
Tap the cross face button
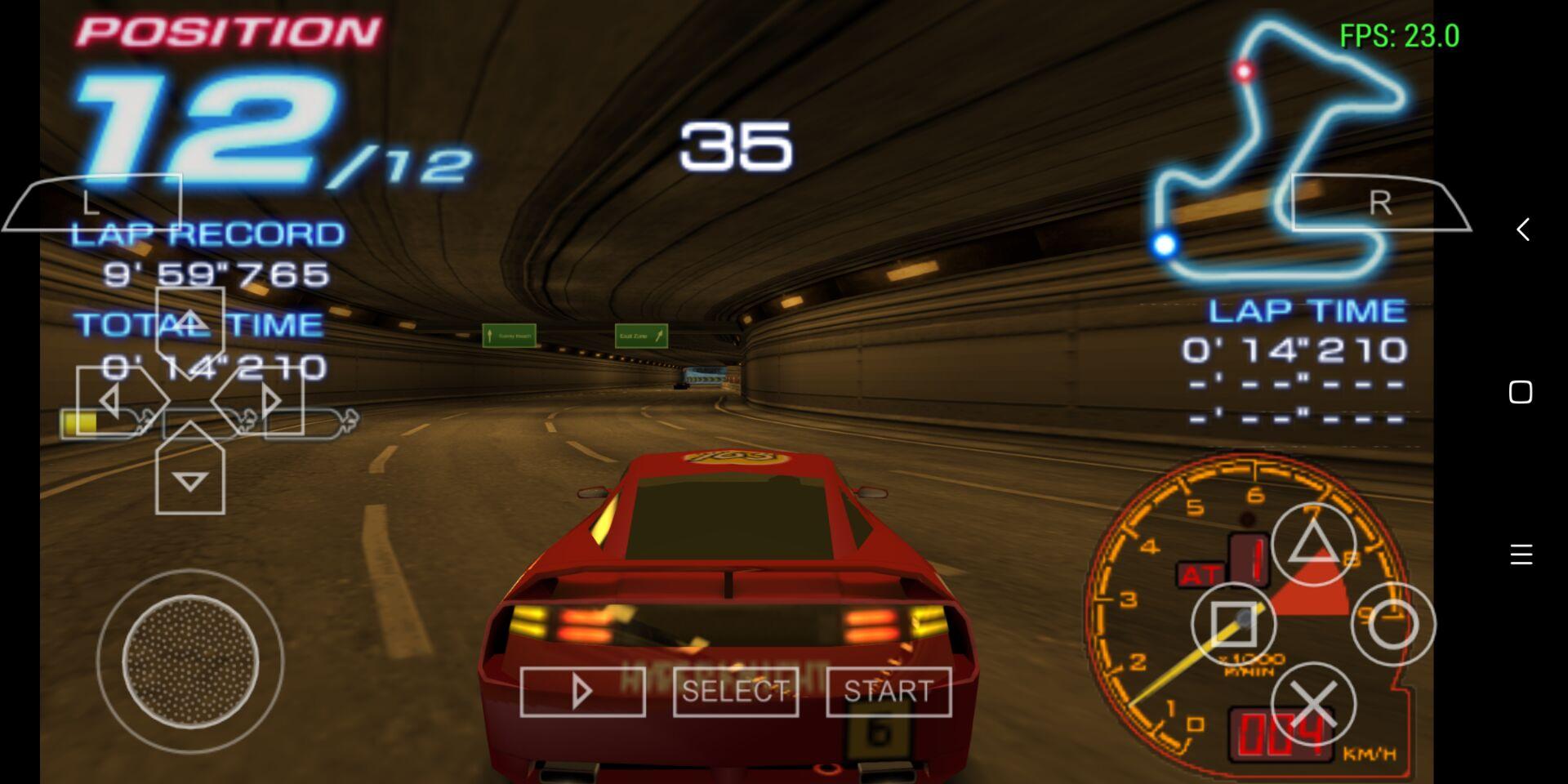pyautogui.click(x=1313, y=704)
